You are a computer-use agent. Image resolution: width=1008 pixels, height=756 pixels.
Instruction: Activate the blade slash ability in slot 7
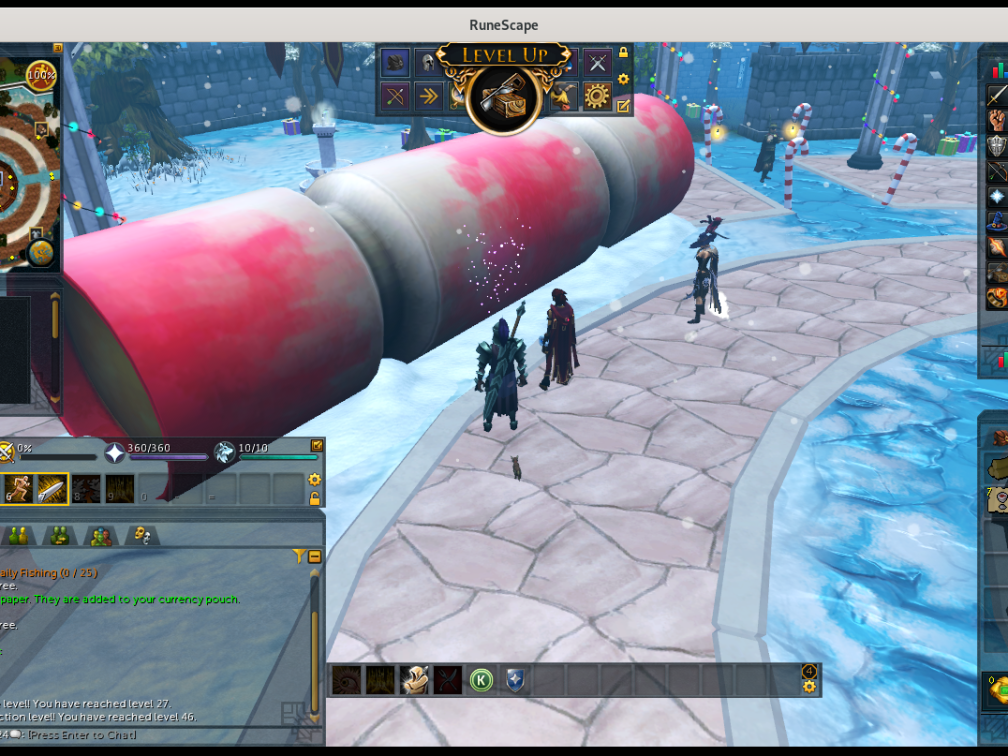click(52, 488)
